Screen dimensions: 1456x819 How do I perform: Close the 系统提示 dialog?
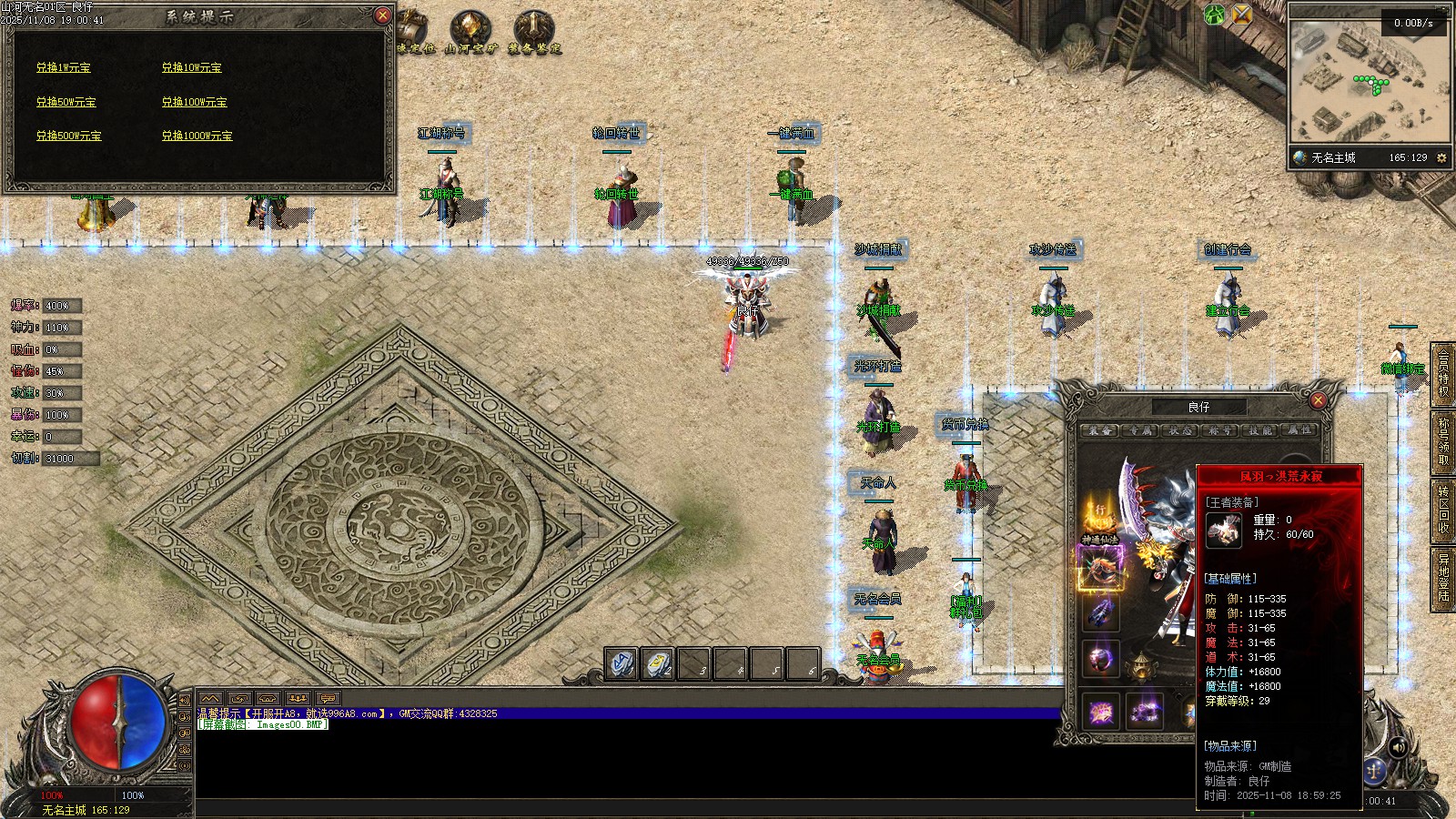click(x=382, y=15)
